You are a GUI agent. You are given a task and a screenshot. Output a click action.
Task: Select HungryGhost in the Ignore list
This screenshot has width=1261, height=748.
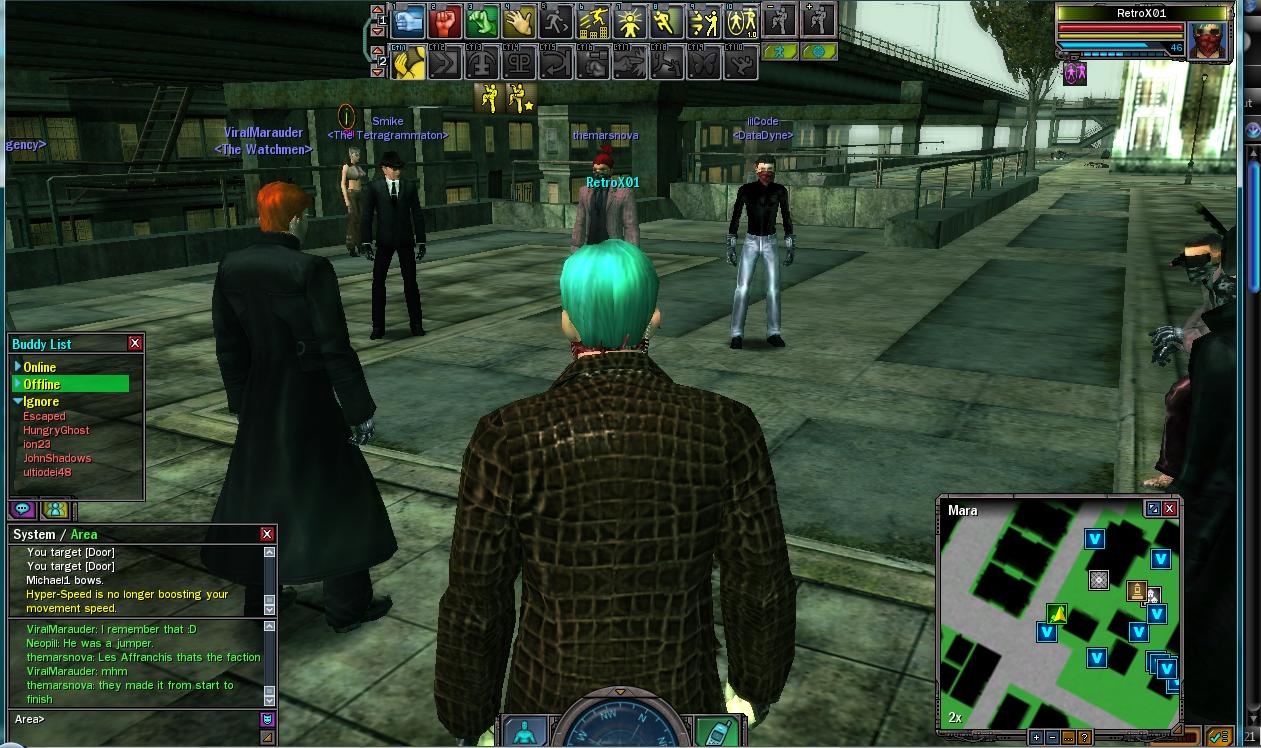[x=56, y=430]
